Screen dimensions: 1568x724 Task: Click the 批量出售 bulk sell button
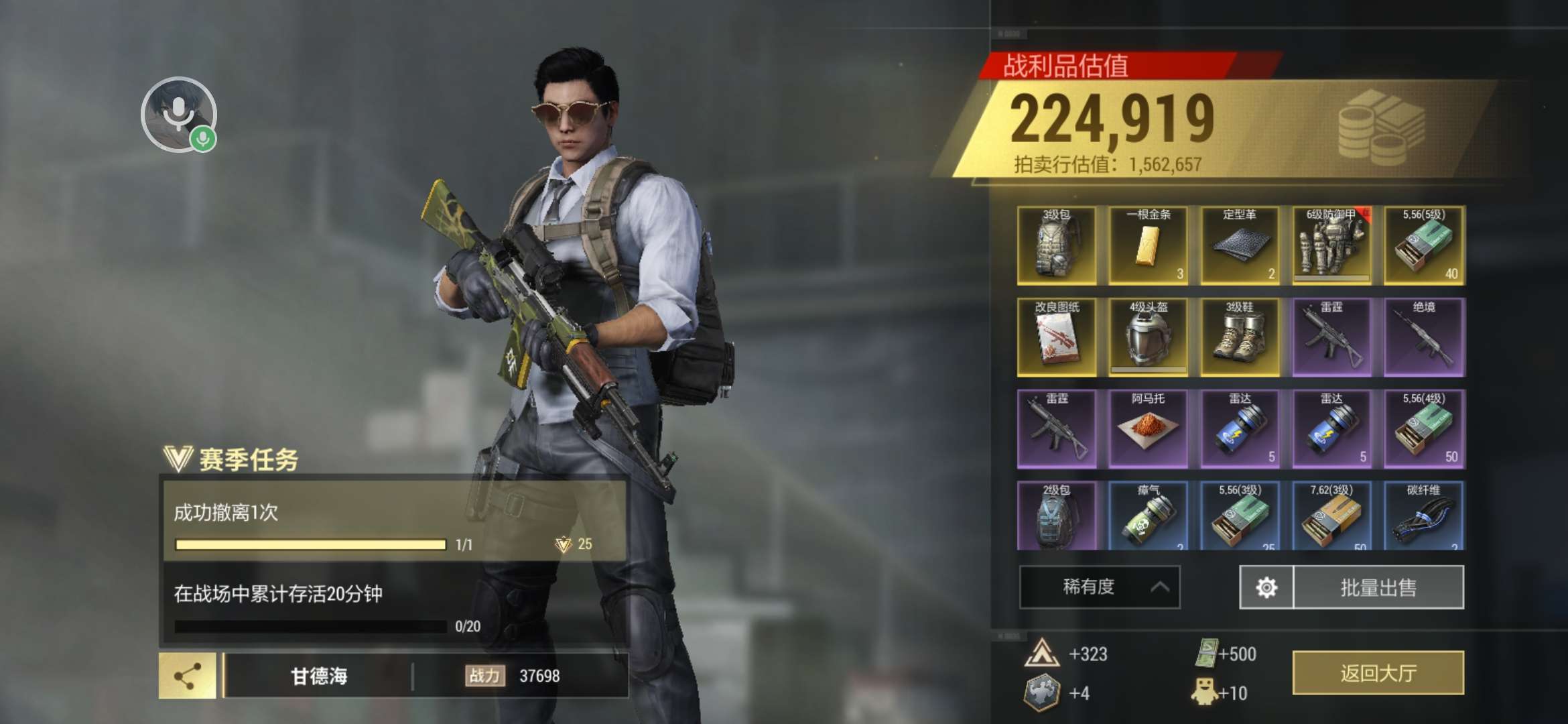[1378, 588]
